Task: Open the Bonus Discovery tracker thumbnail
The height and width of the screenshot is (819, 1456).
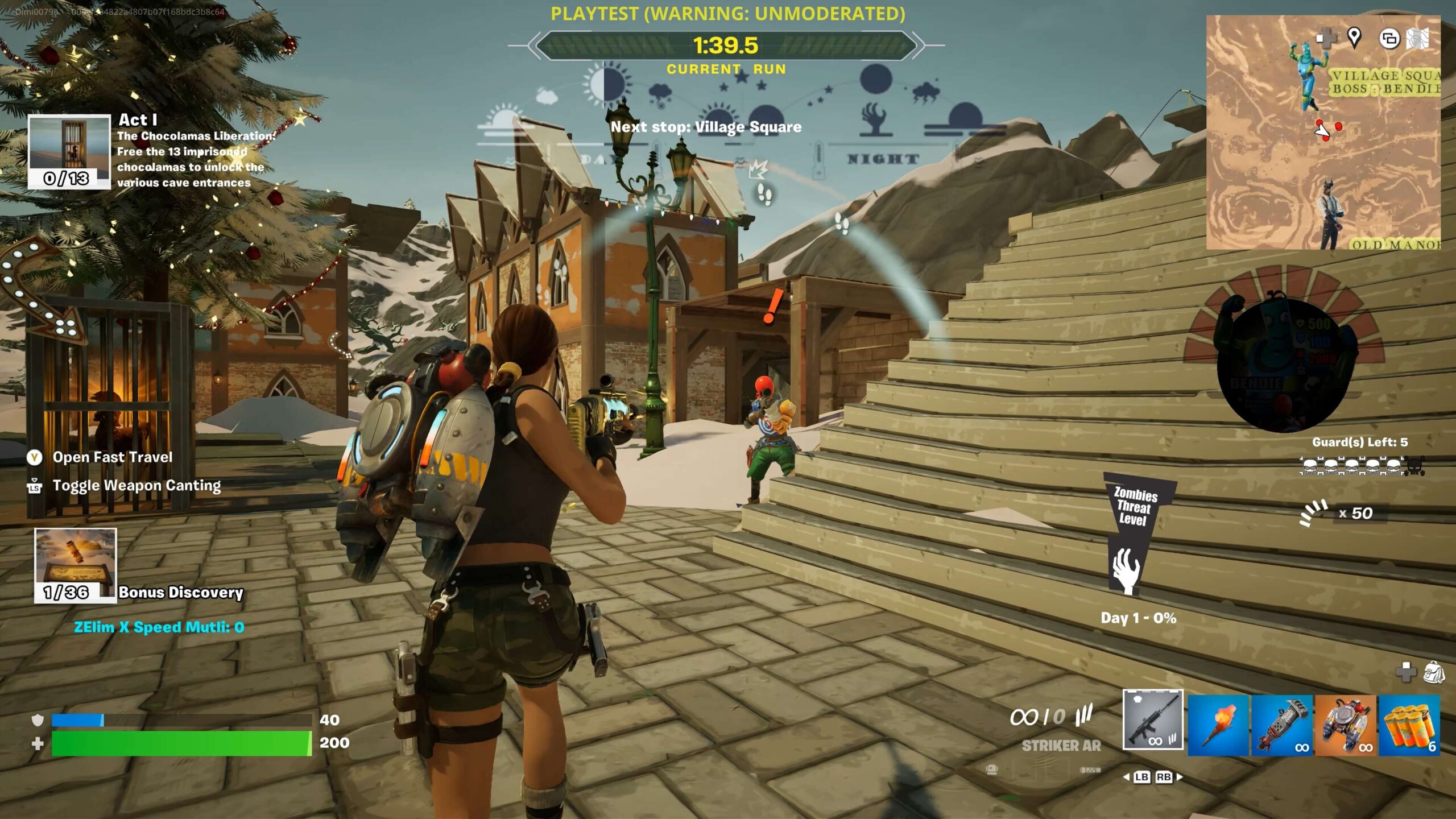Action: coord(76,565)
